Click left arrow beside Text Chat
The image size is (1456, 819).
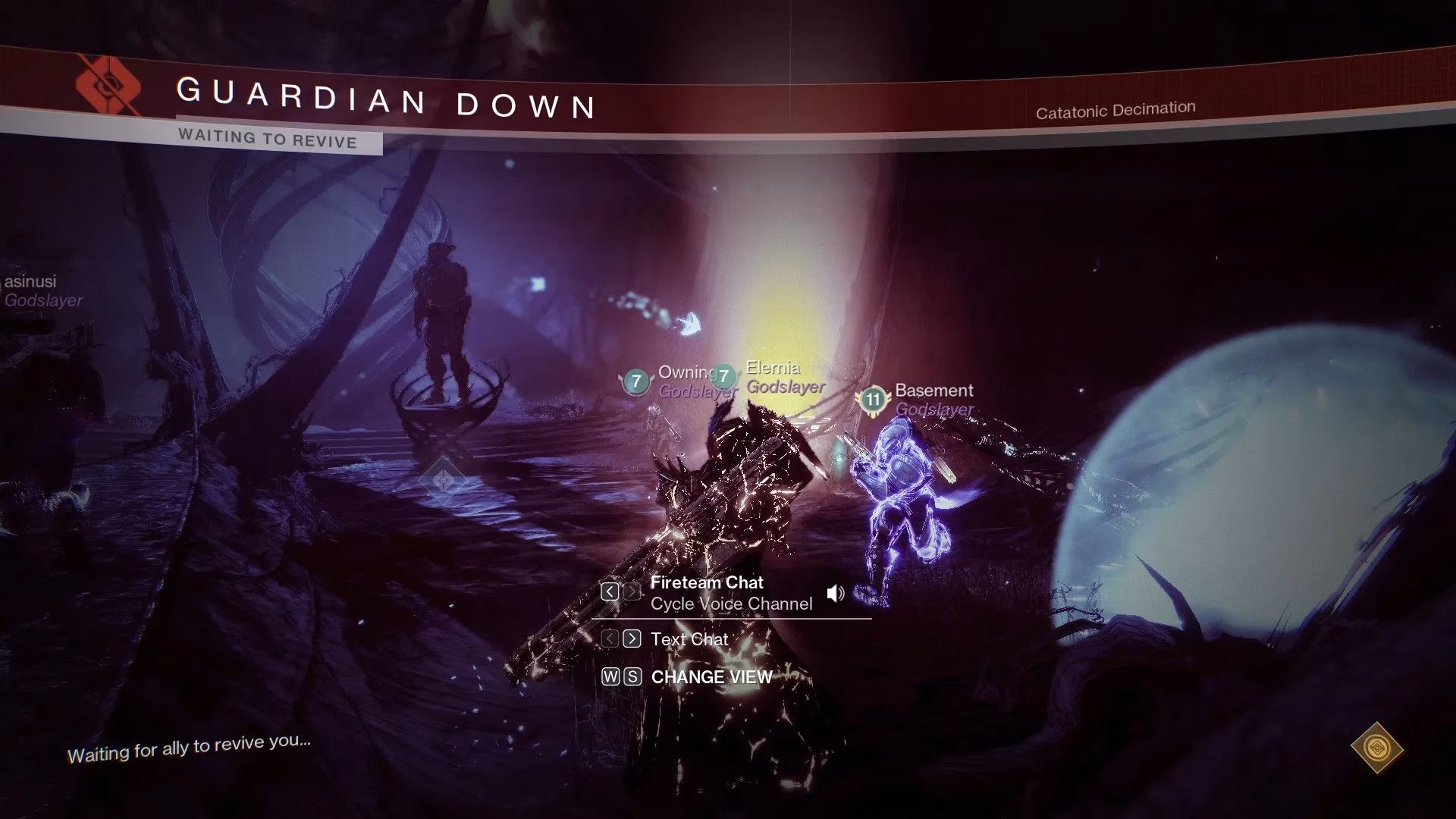click(x=610, y=639)
